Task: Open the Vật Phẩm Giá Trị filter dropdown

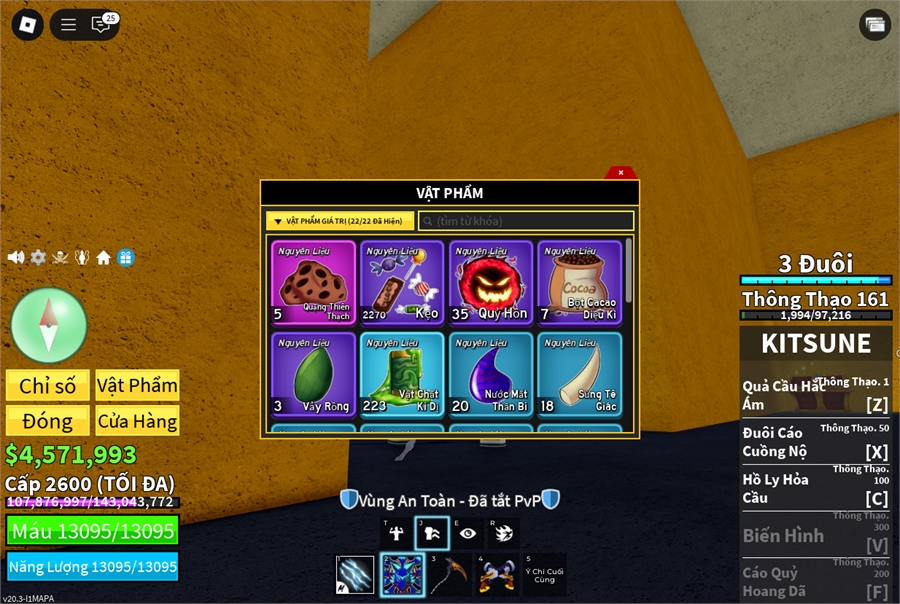Action: coord(340,221)
